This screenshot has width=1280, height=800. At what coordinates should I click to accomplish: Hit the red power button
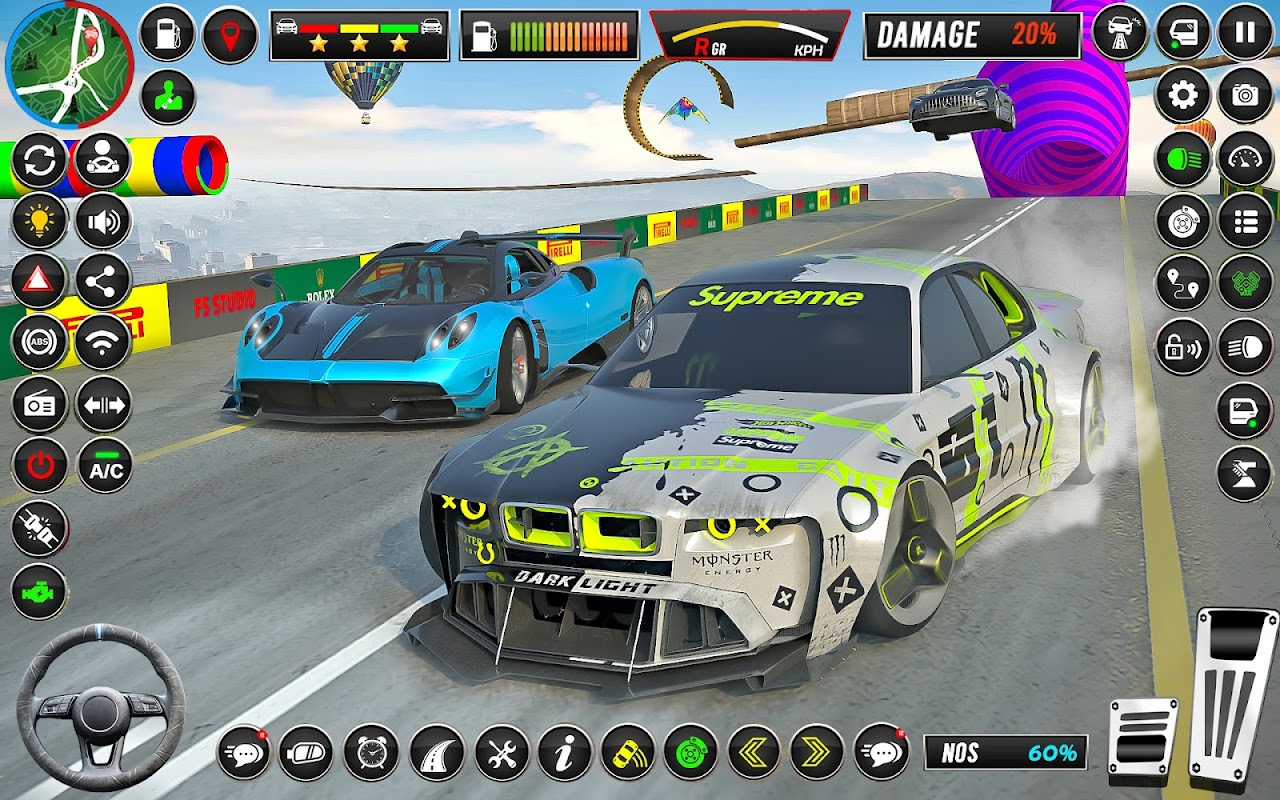(x=39, y=466)
